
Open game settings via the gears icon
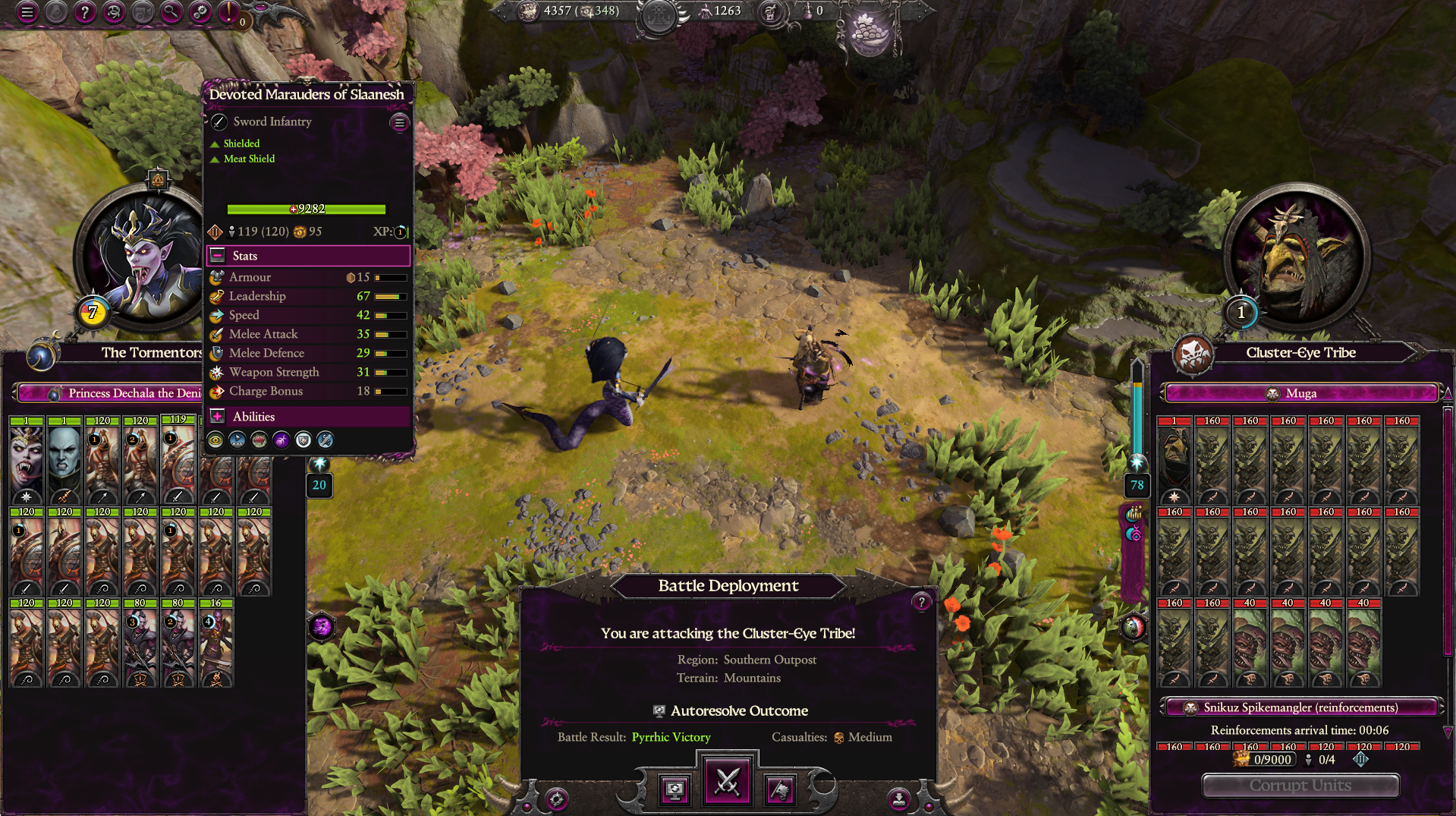(x=200, y=12)
